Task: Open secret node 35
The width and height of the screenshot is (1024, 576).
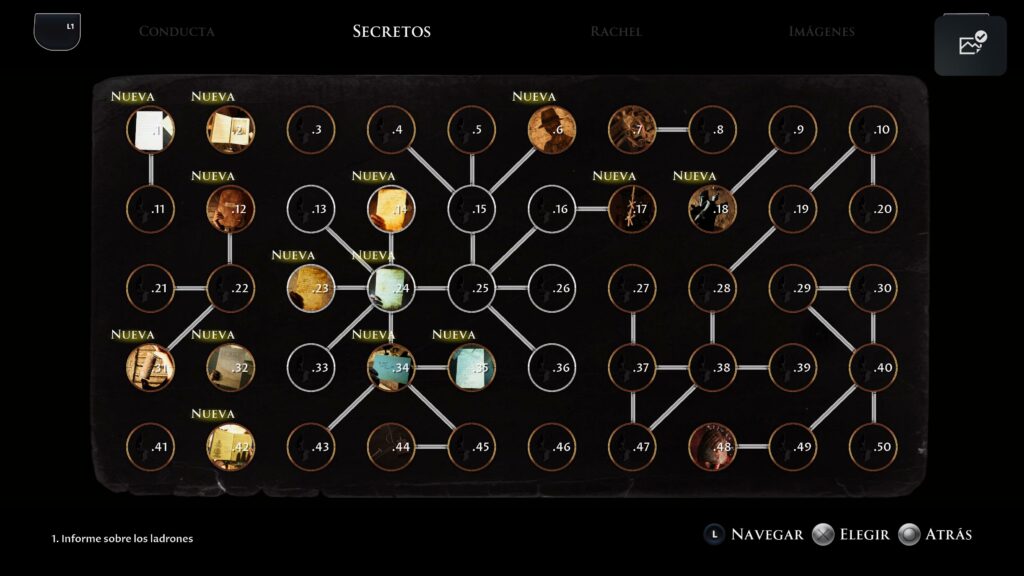Action: 472,367
